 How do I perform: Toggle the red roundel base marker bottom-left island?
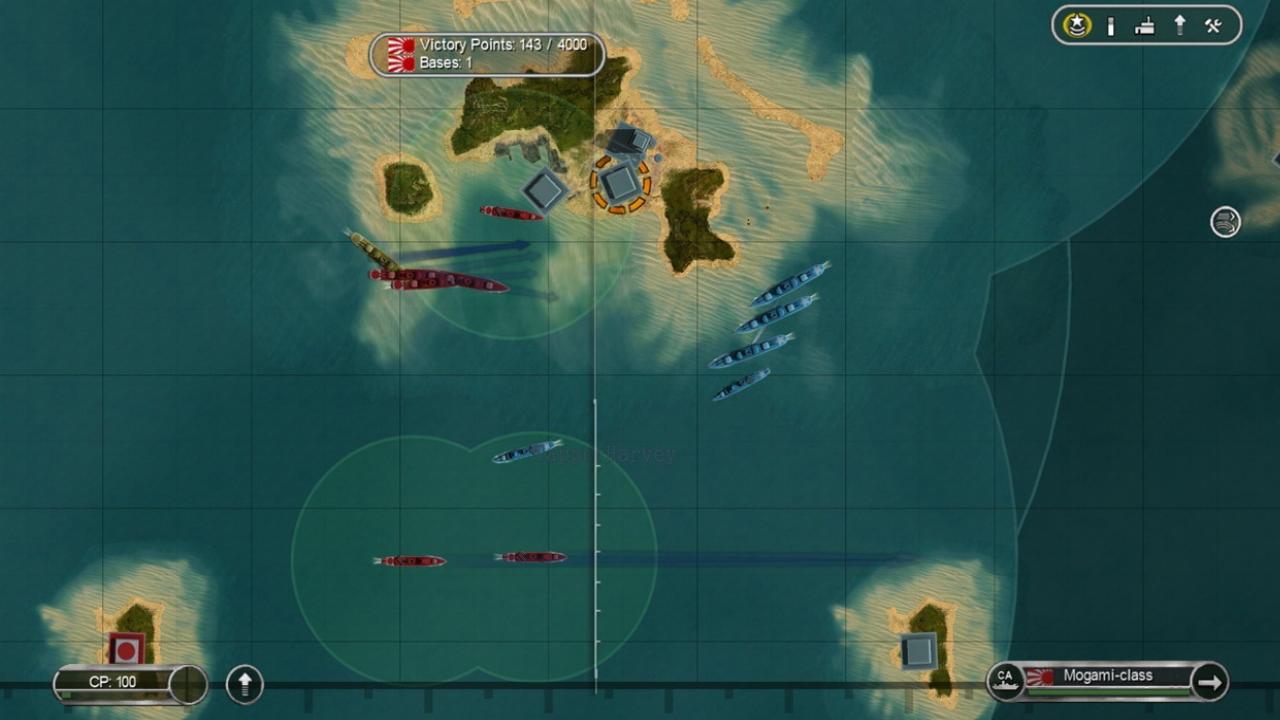click(x=126, y=648)
